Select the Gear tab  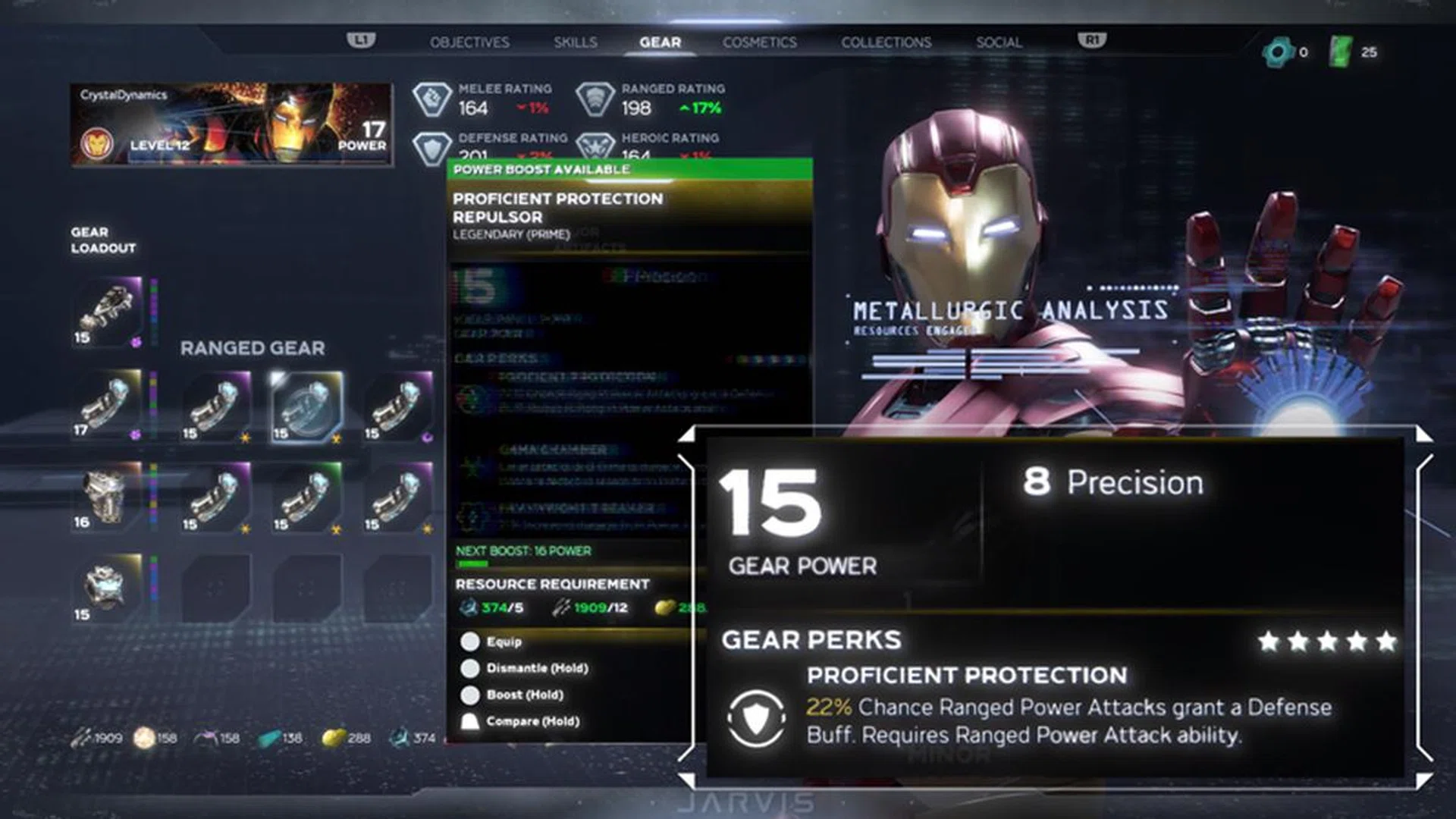coord(660,42)
